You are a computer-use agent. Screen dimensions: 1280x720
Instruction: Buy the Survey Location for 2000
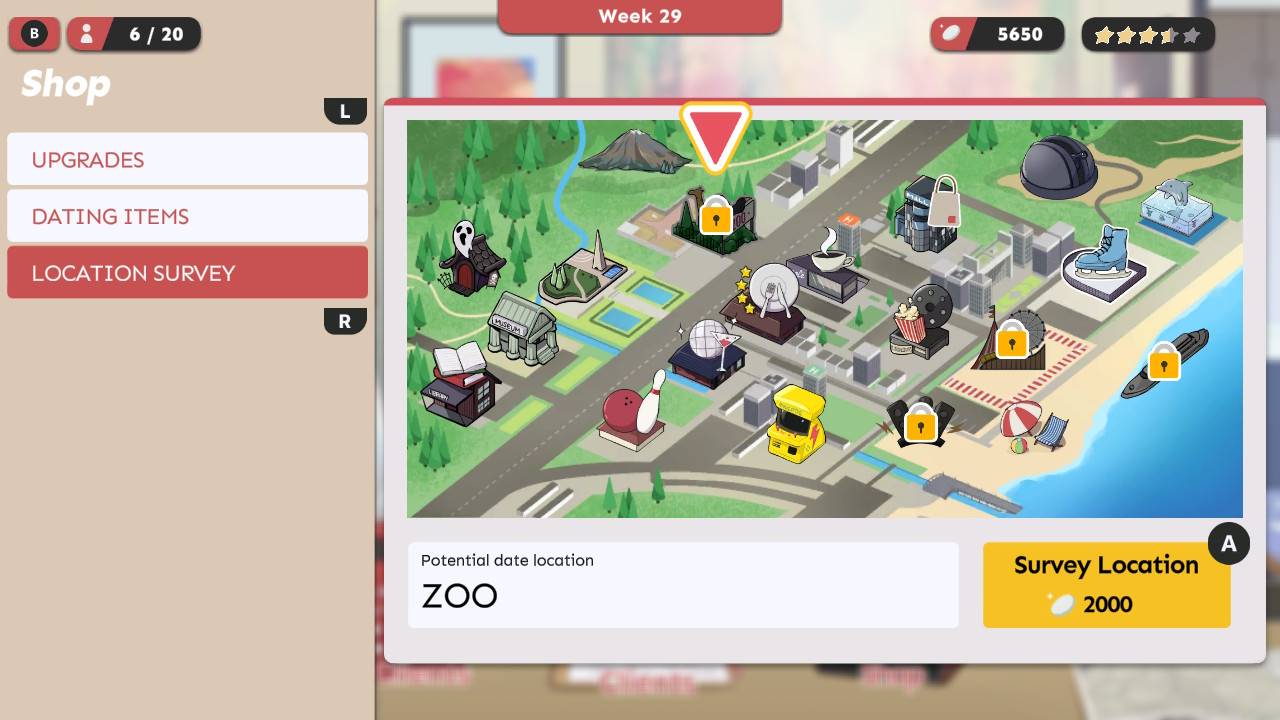pyautogui.click(x=1106, y=585)
